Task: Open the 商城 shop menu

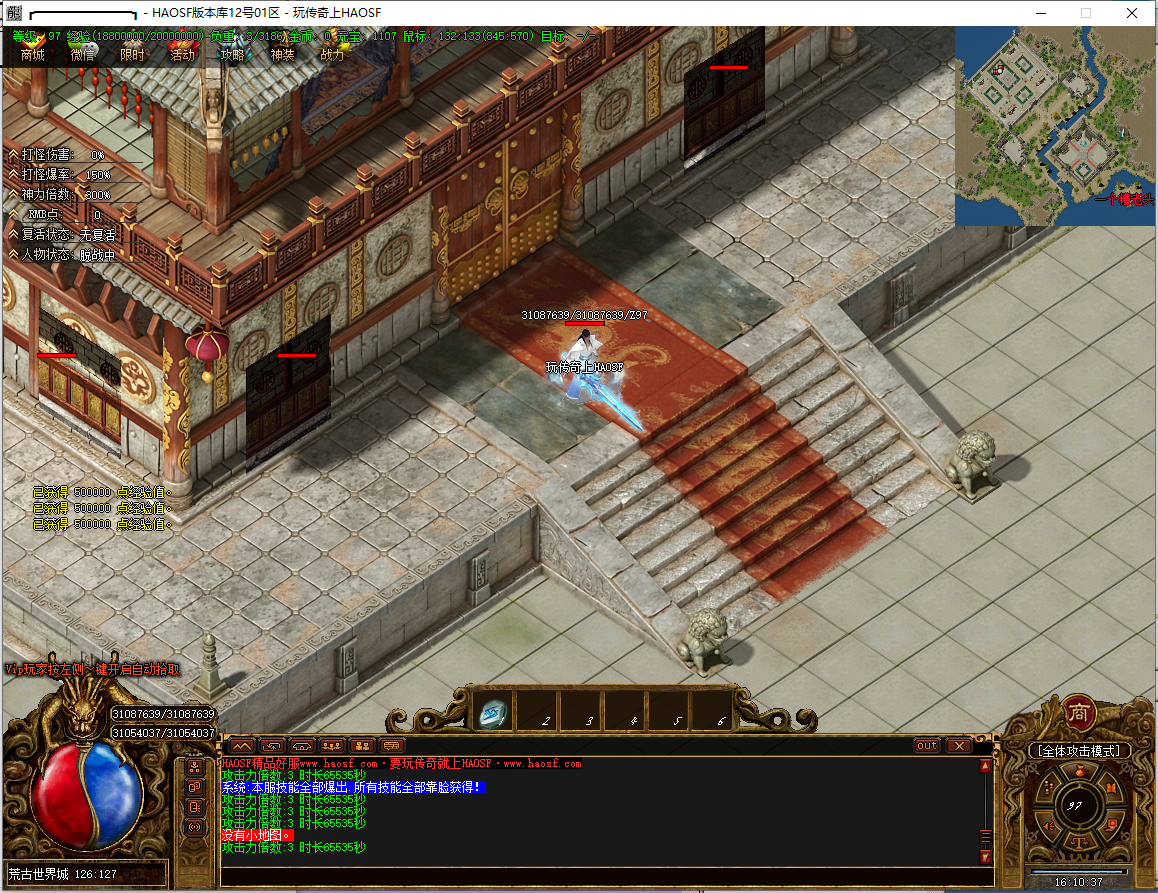Action: [32, 55]
